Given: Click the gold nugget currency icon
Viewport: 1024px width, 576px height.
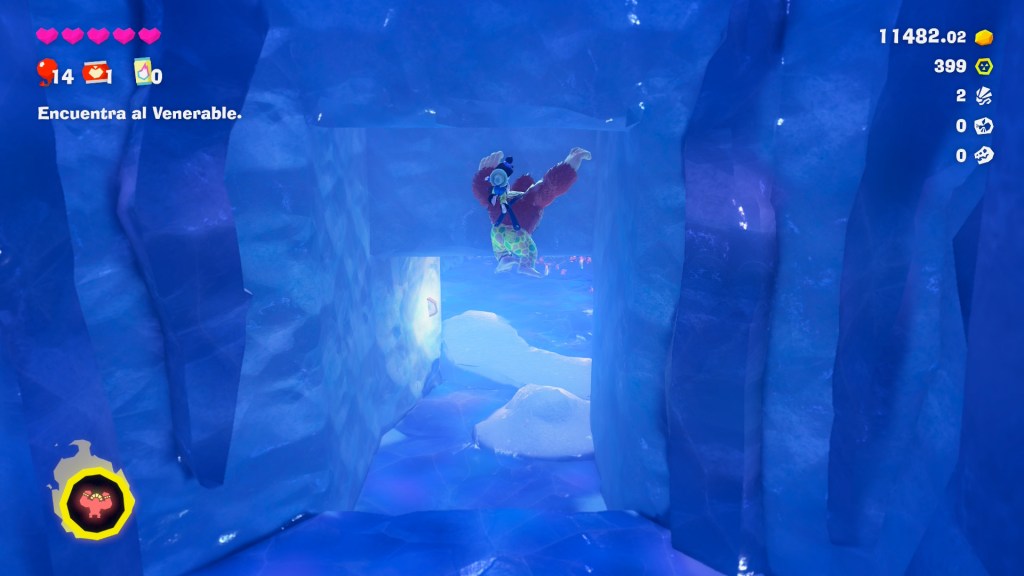Looking at the screenshot, I should tap(985, 37).
